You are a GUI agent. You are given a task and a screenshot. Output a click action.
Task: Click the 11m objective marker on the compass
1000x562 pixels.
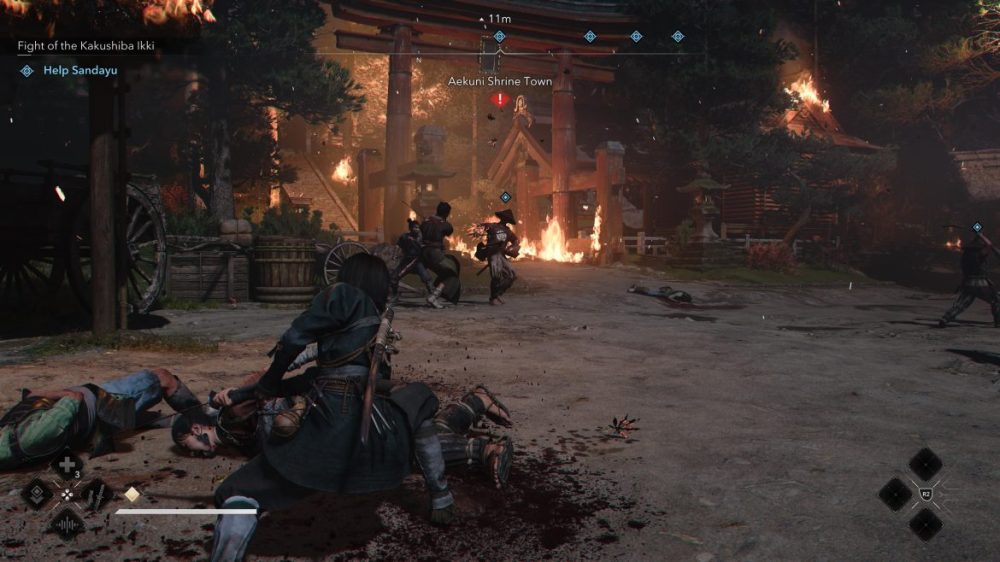coord(499,36)
